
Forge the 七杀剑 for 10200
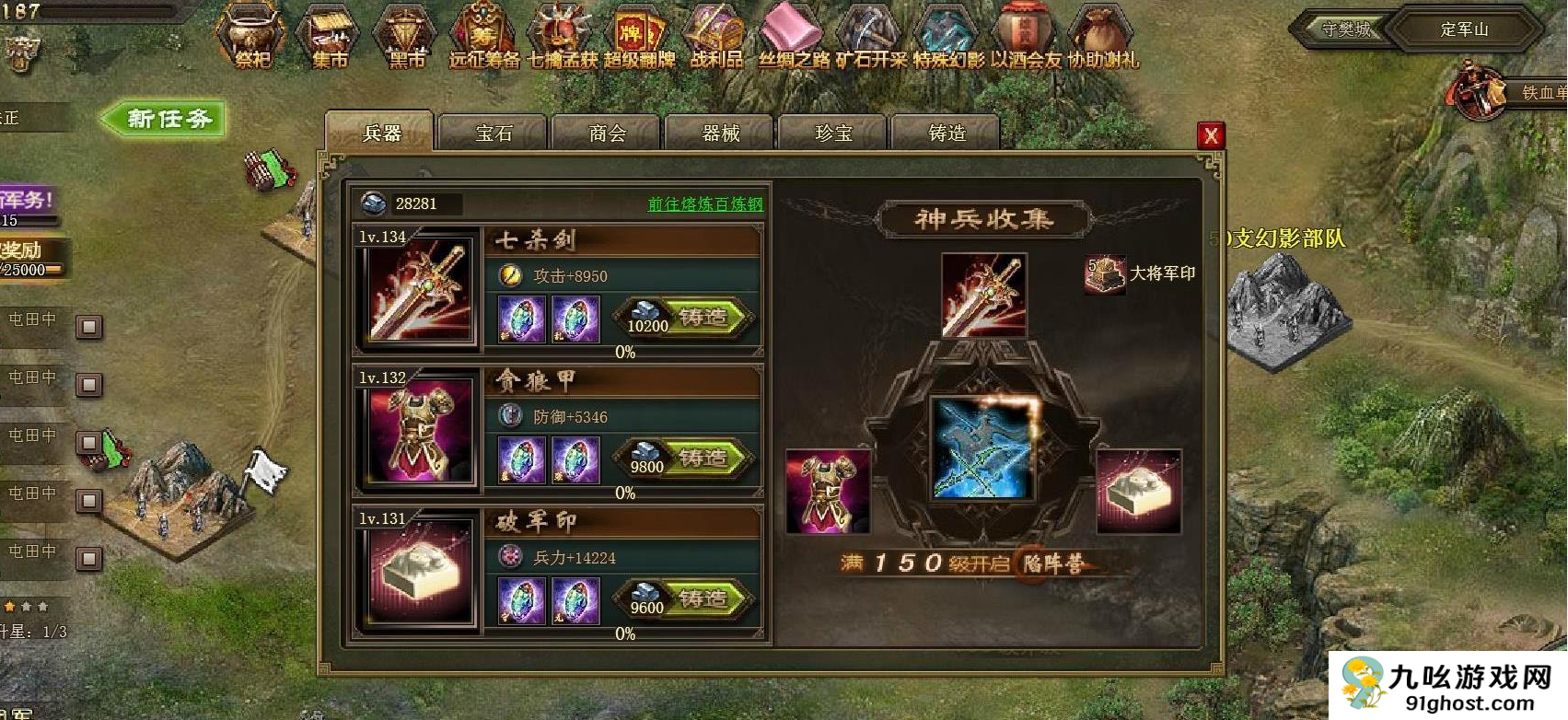[x=703, y=318]
